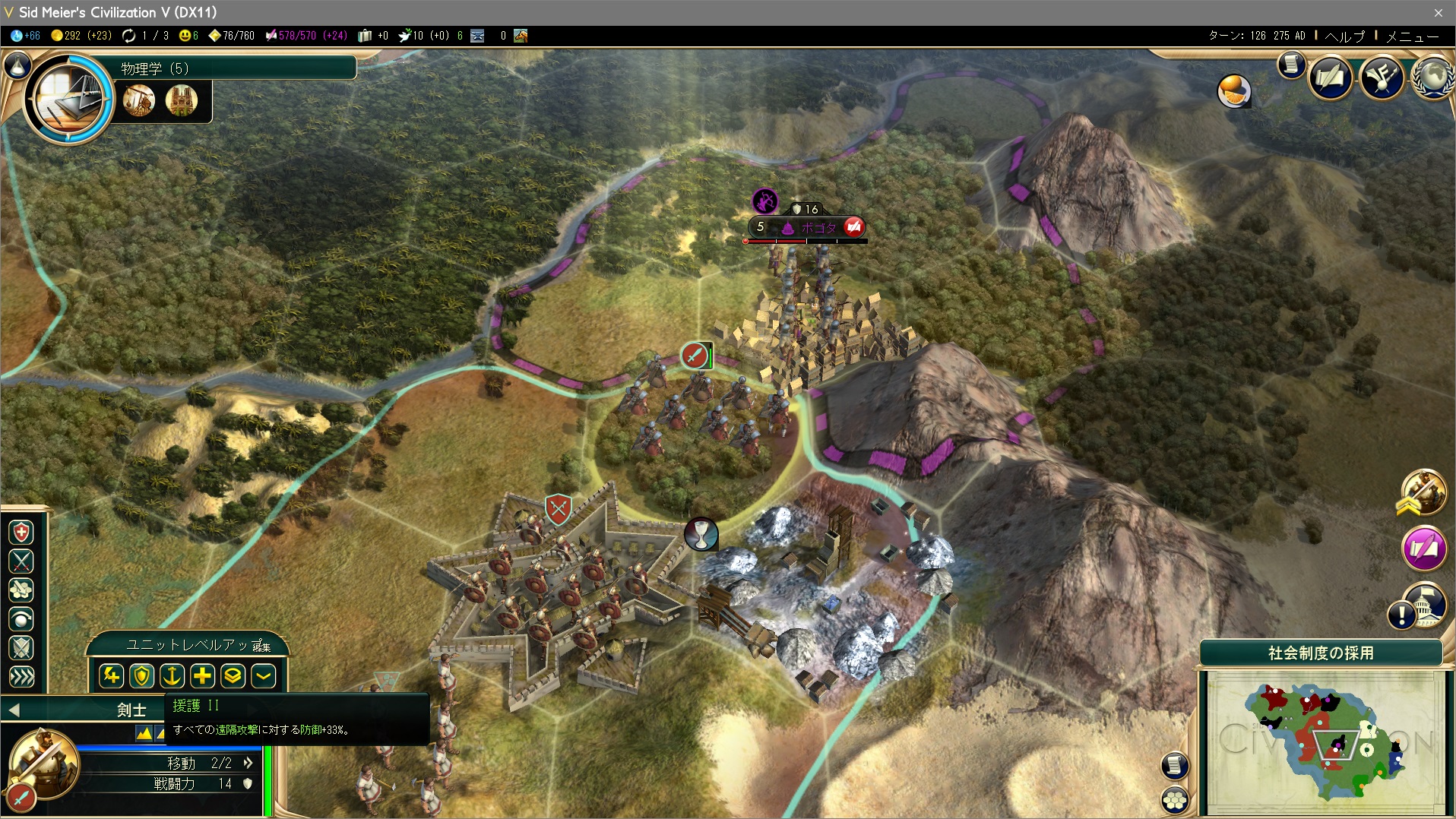
Task: Open the 物理学 research tech panel
Action: pyautogui.click(x=70, y=98)
